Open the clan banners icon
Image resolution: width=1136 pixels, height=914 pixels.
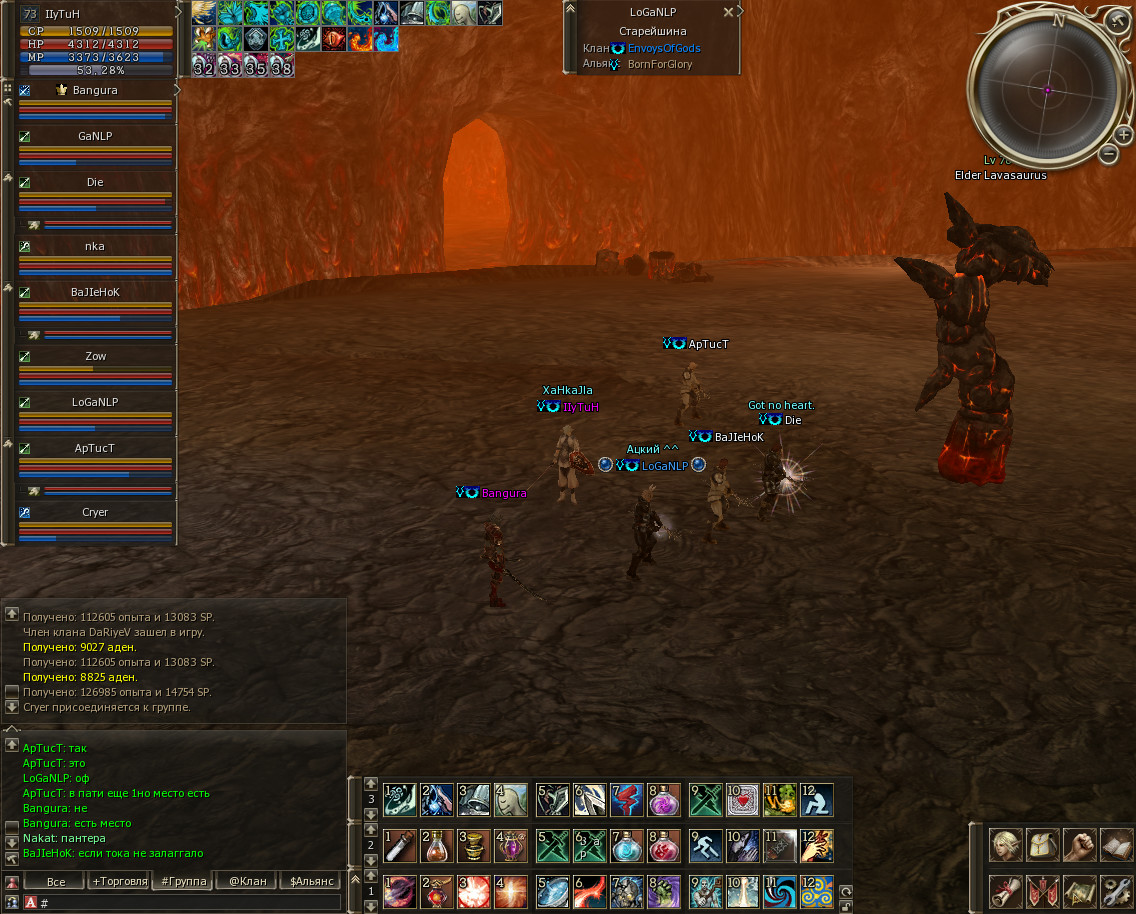(1043, 890)
